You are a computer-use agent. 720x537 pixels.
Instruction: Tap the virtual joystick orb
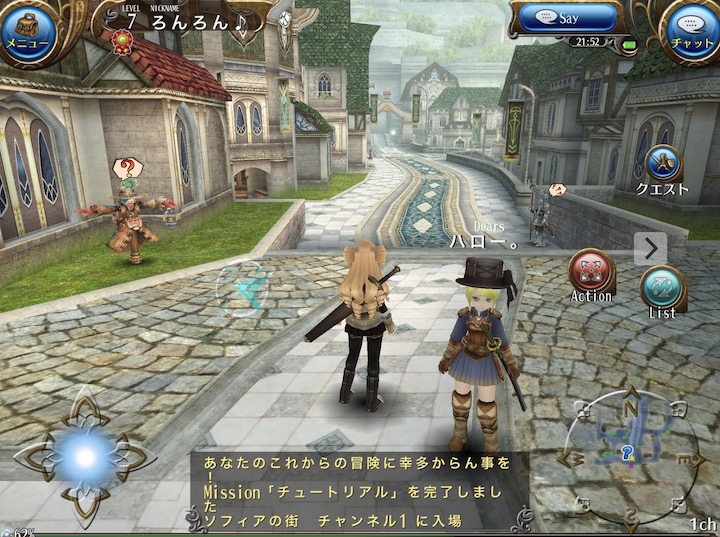point(84,456)
